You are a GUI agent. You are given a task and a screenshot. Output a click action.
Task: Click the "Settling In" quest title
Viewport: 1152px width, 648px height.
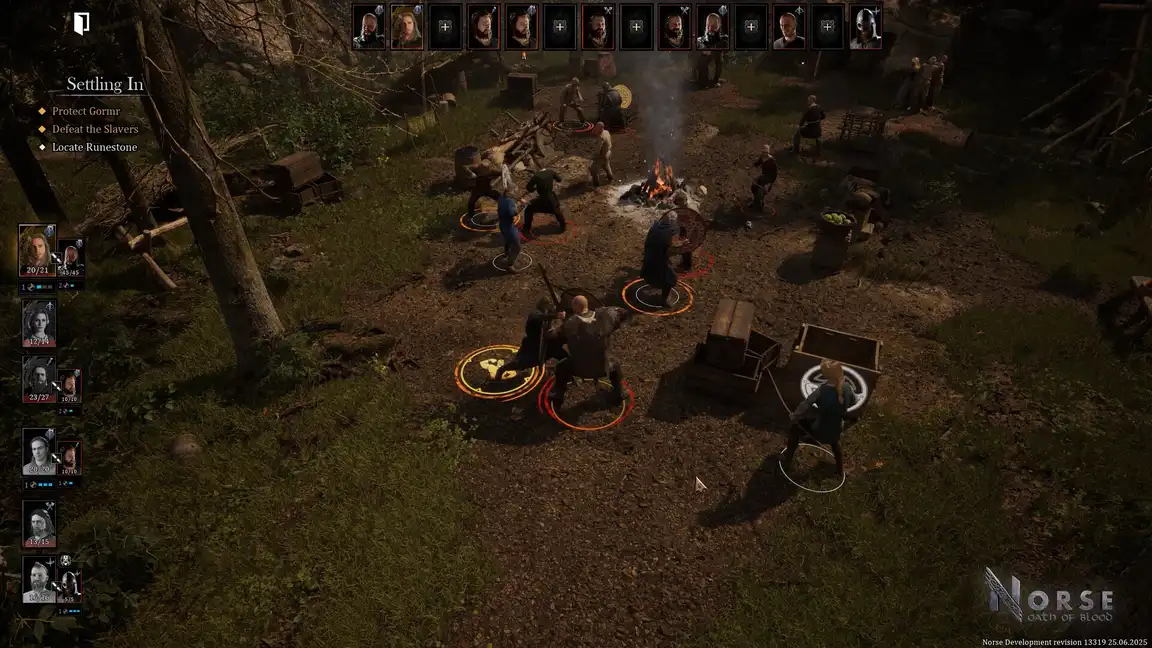pos(105,85)
